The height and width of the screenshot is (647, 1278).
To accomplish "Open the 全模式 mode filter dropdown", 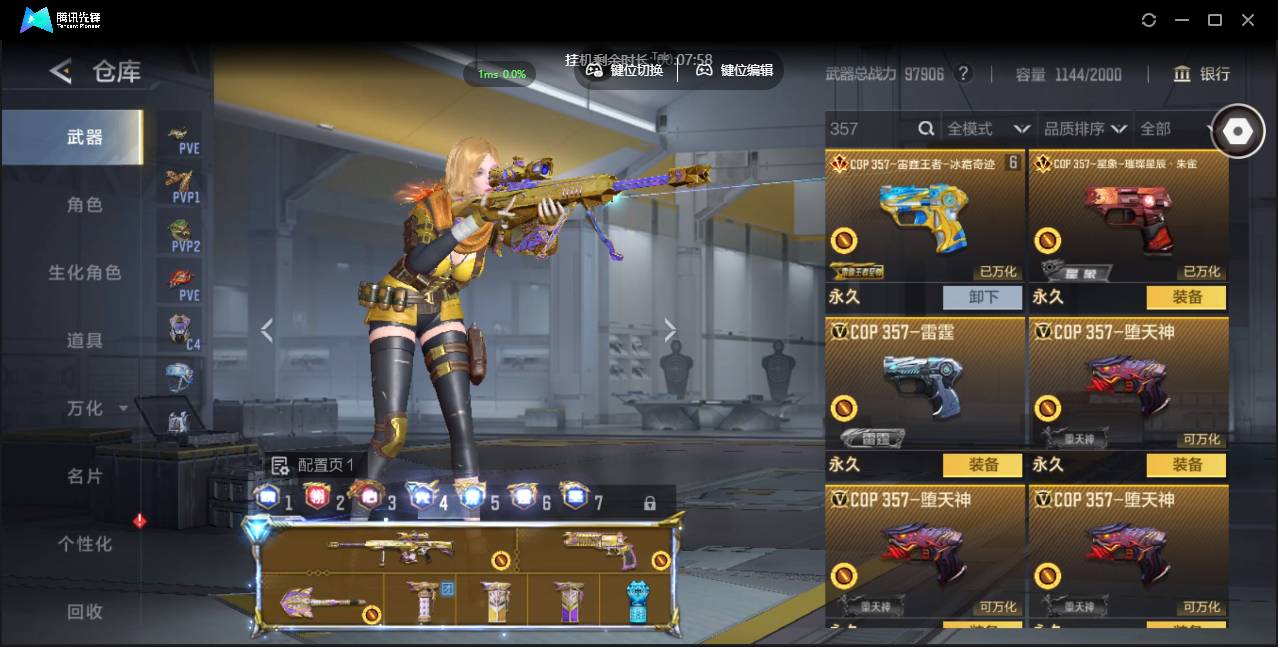I will [988, 129].
